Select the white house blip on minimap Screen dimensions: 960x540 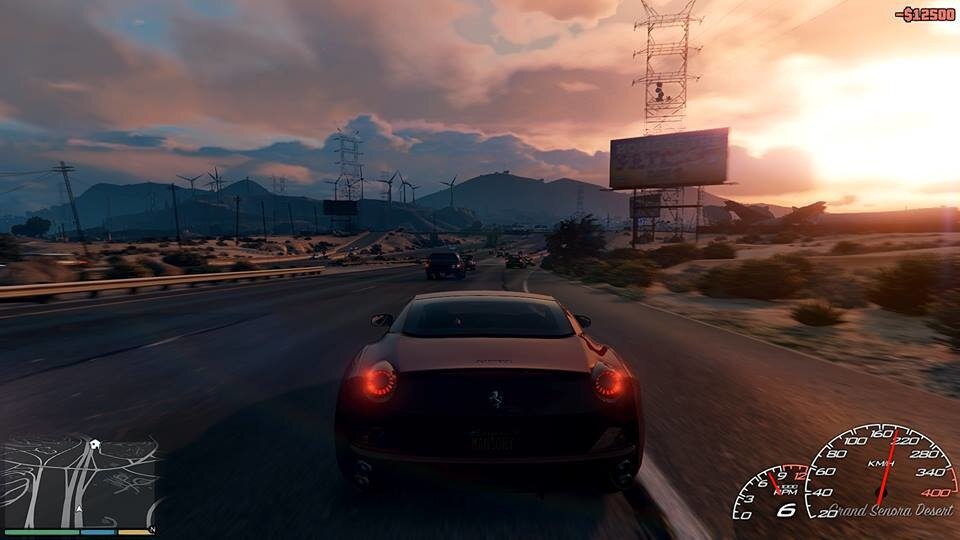click(93, 443)
